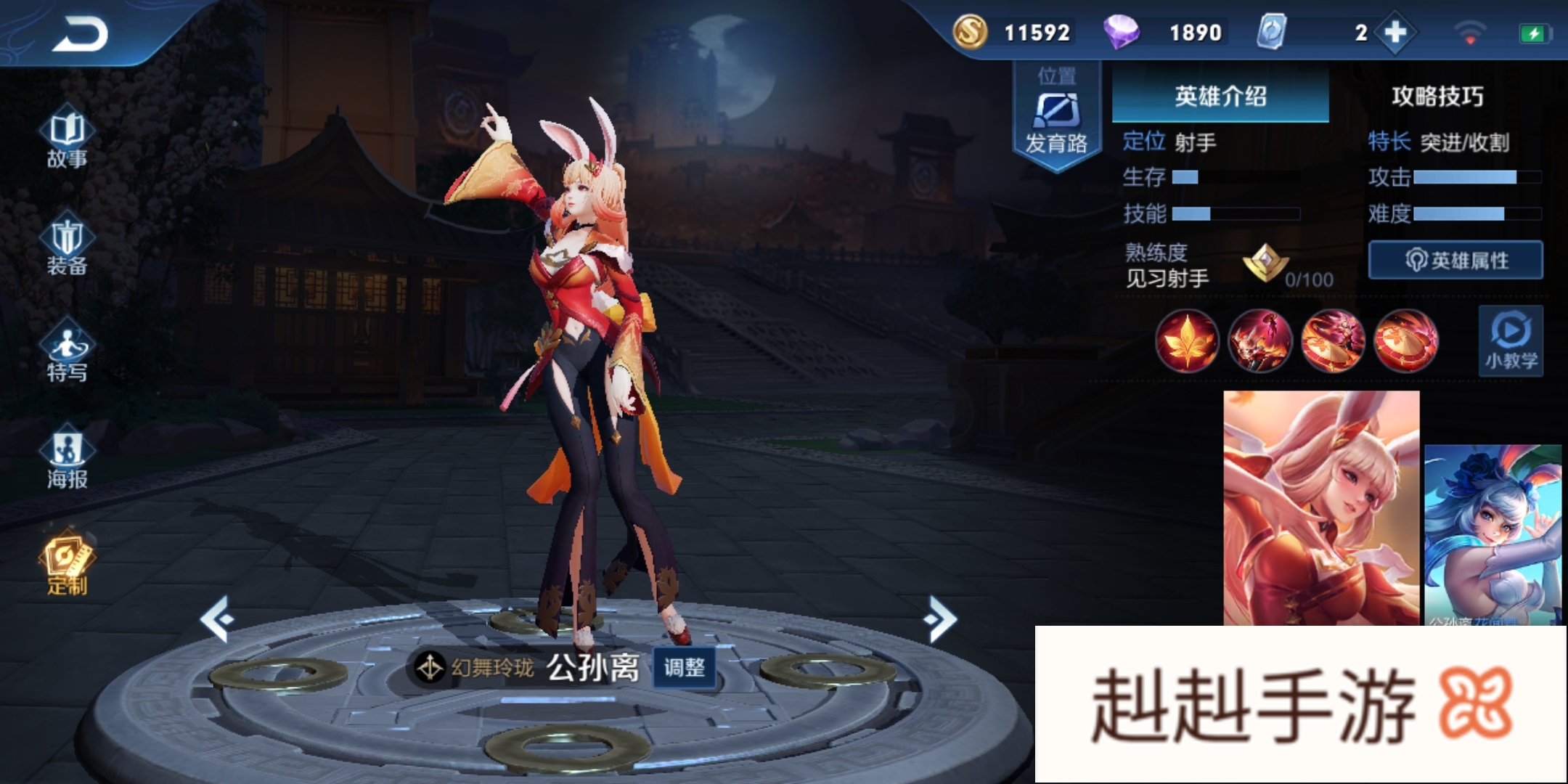Viewport: 1568px width, 784px height.
Task: Select the second skill icon with dashing figure
Action: click(x=1259, y=340)
